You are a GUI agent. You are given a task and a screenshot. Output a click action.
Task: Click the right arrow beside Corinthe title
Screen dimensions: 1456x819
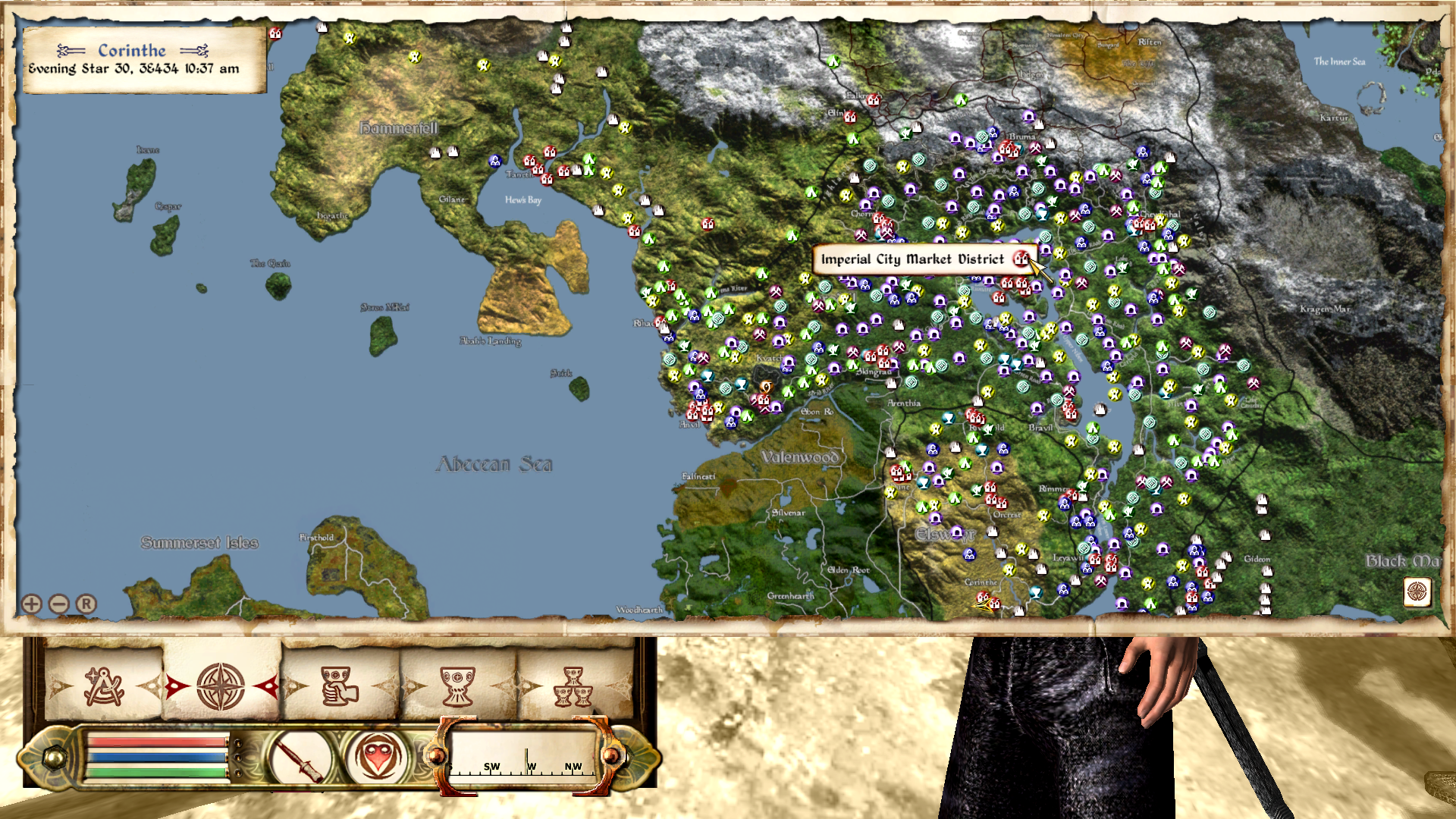(194, 51)
